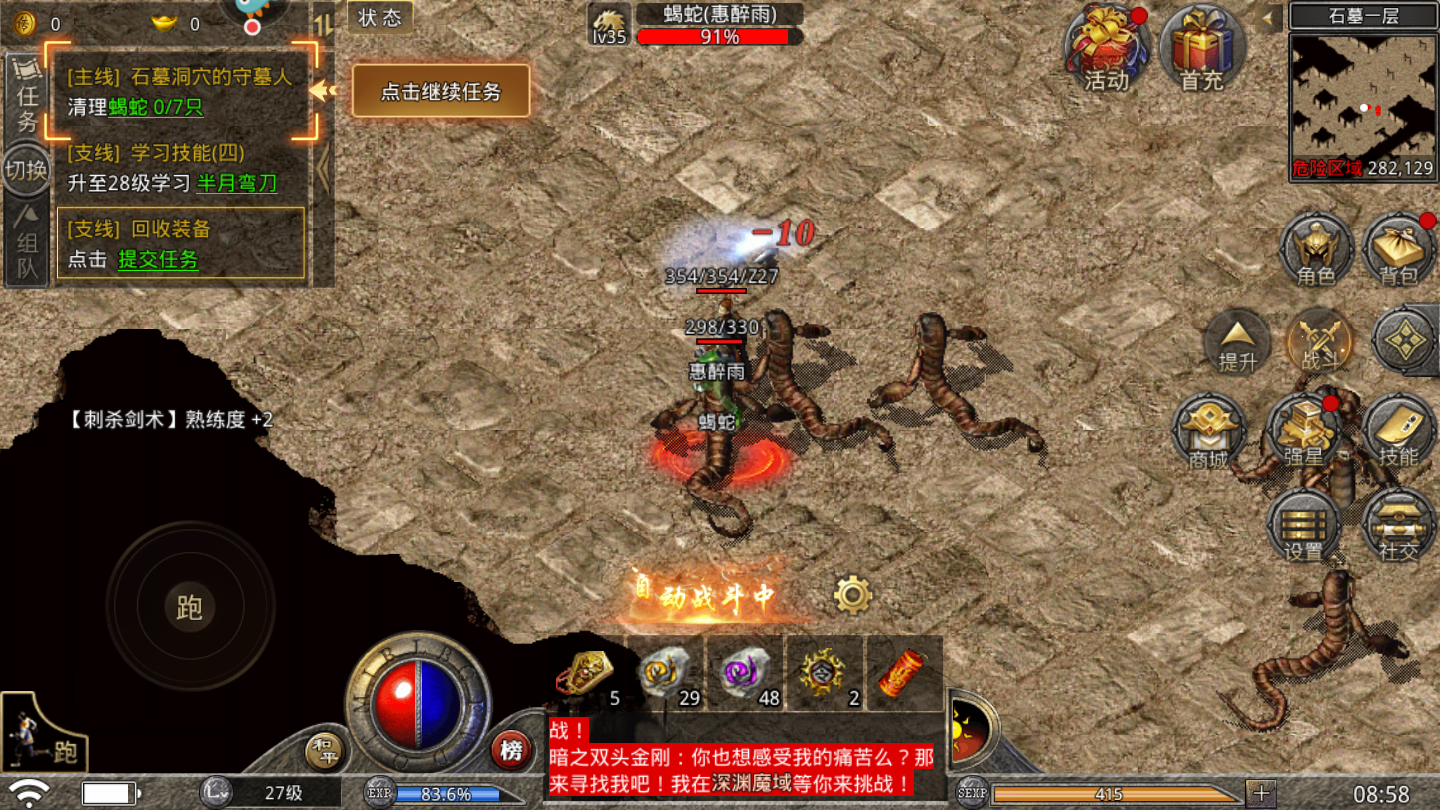The width and height of the screenshot is (1440, 810).
Task: Click 切换 to switch quest view
Action: [x=25, y=170]
